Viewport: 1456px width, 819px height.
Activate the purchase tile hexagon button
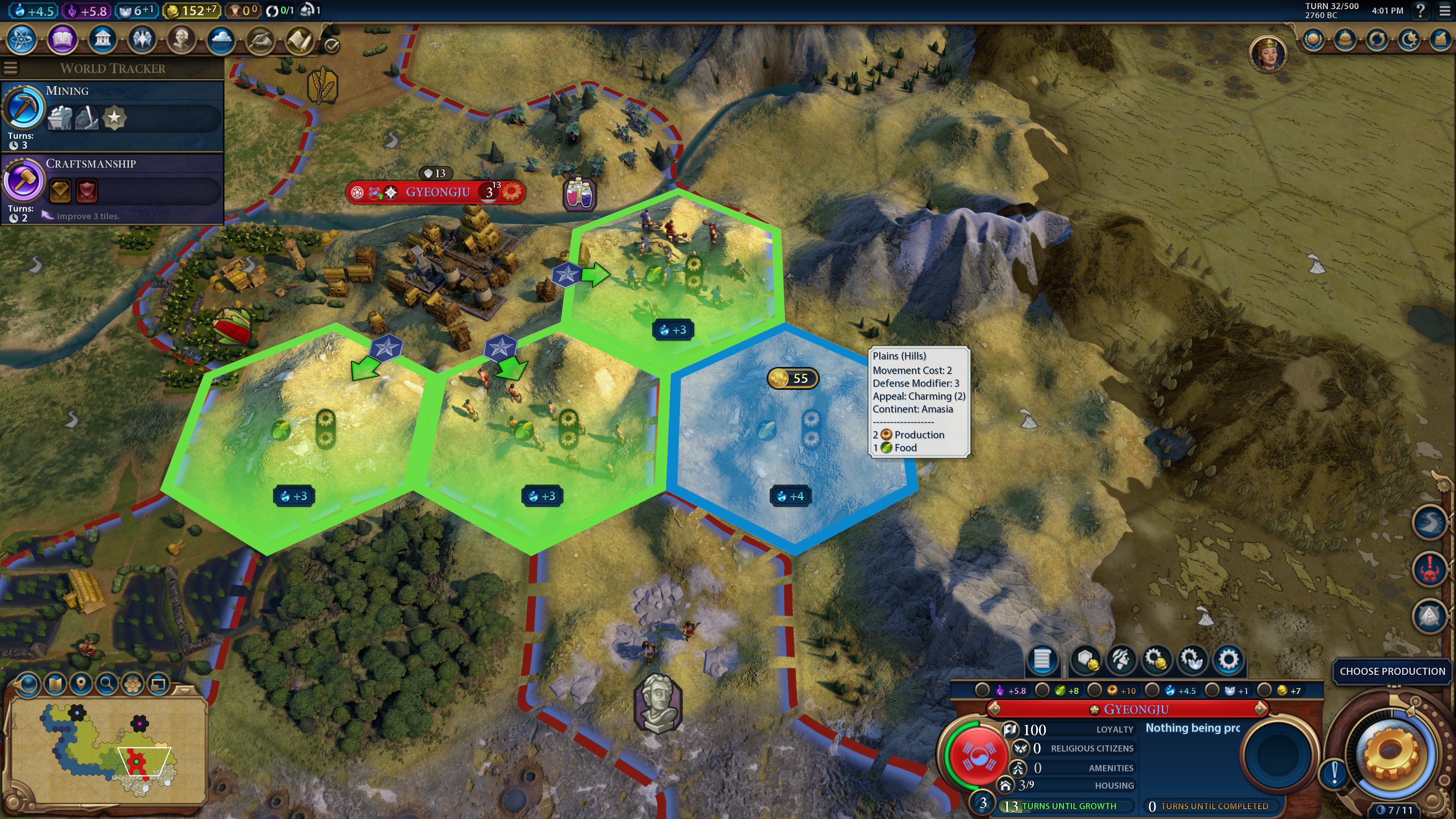(1086, 659)
